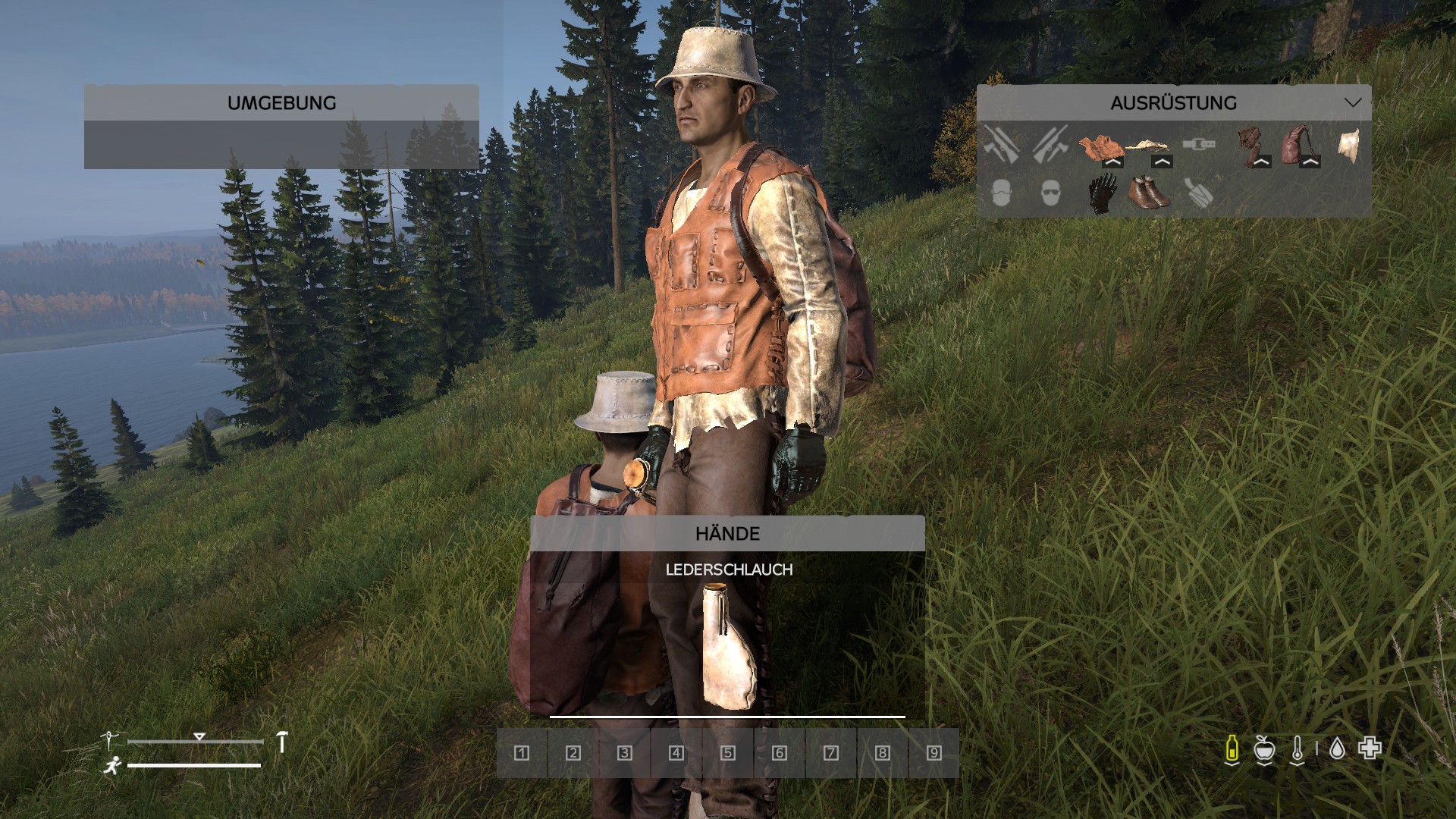
Task: Collapse the Ausrüstung panel with the arrow
Action: coord(1352,102)
